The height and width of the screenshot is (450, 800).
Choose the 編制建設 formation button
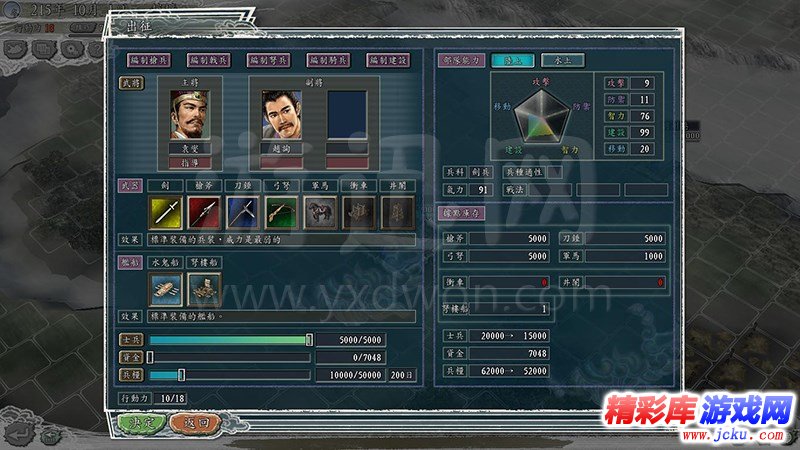click(x=388, y=60)
